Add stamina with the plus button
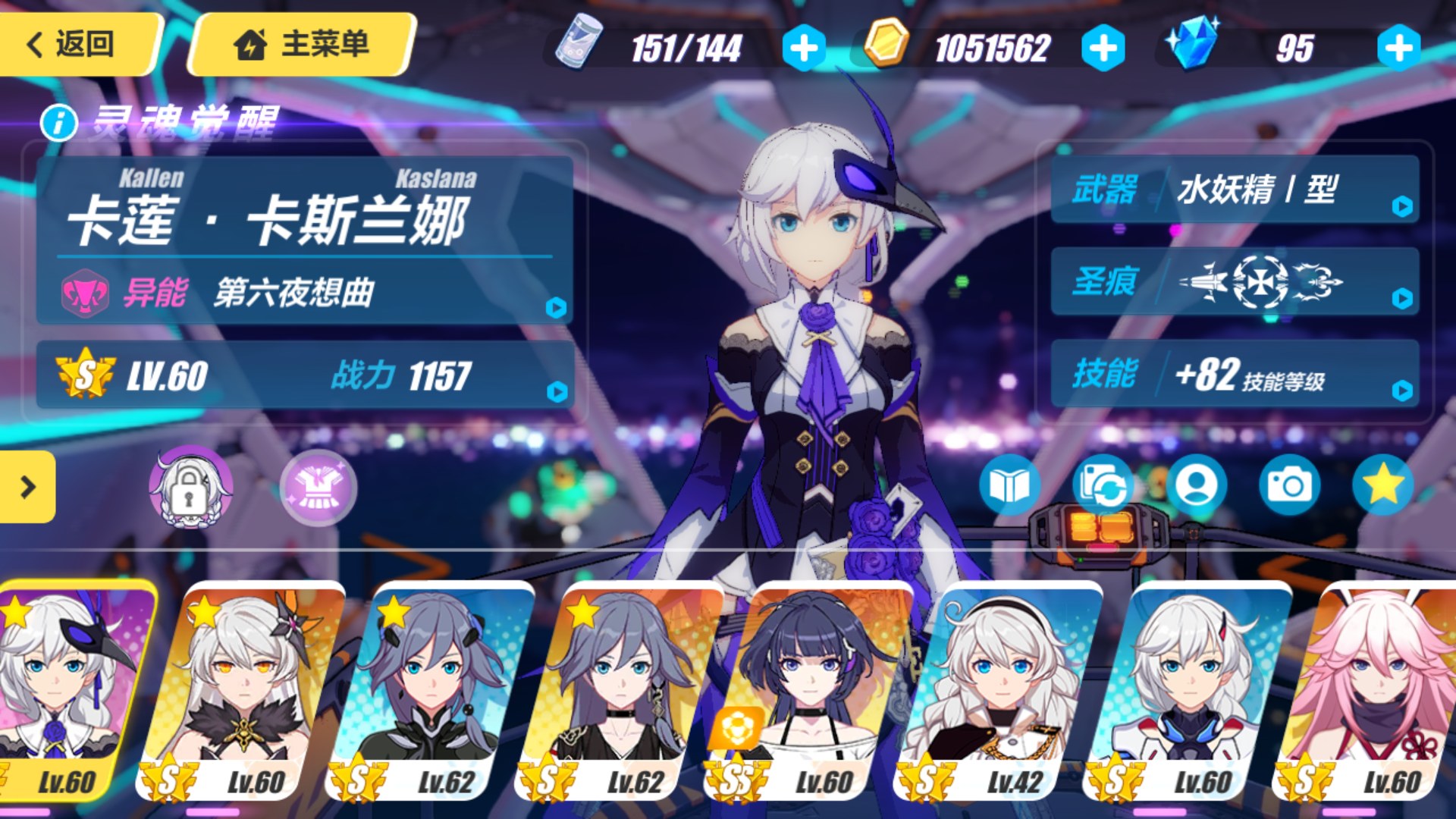 (x=804, y=49)
